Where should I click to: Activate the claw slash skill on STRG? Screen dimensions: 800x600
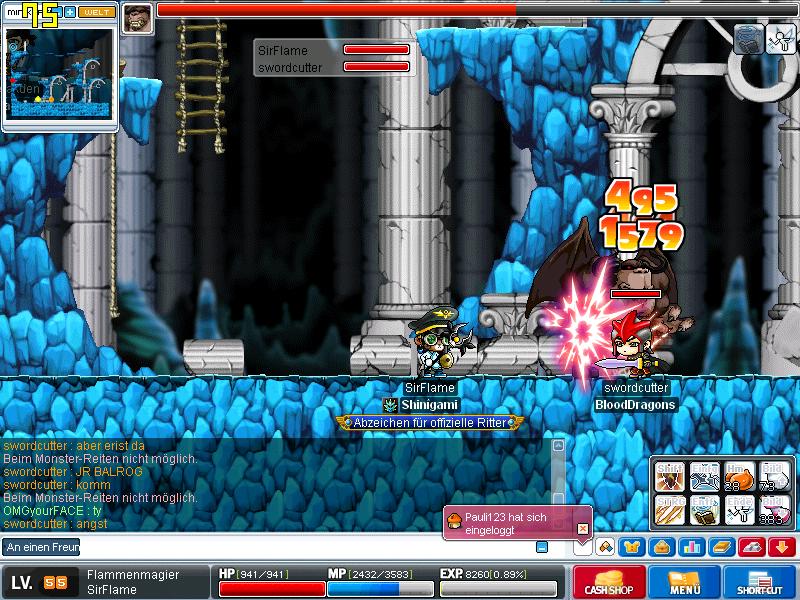[670, 510]
